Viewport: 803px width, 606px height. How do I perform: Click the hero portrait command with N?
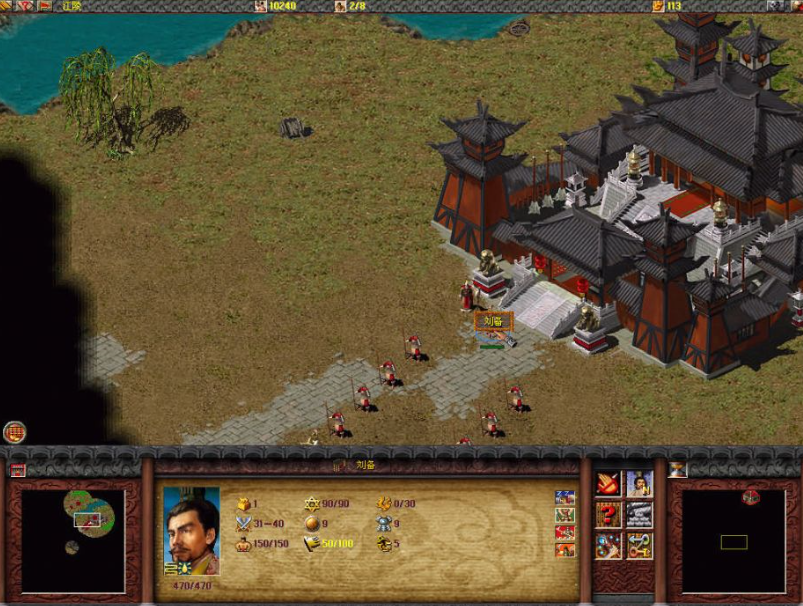coord(639,484)
